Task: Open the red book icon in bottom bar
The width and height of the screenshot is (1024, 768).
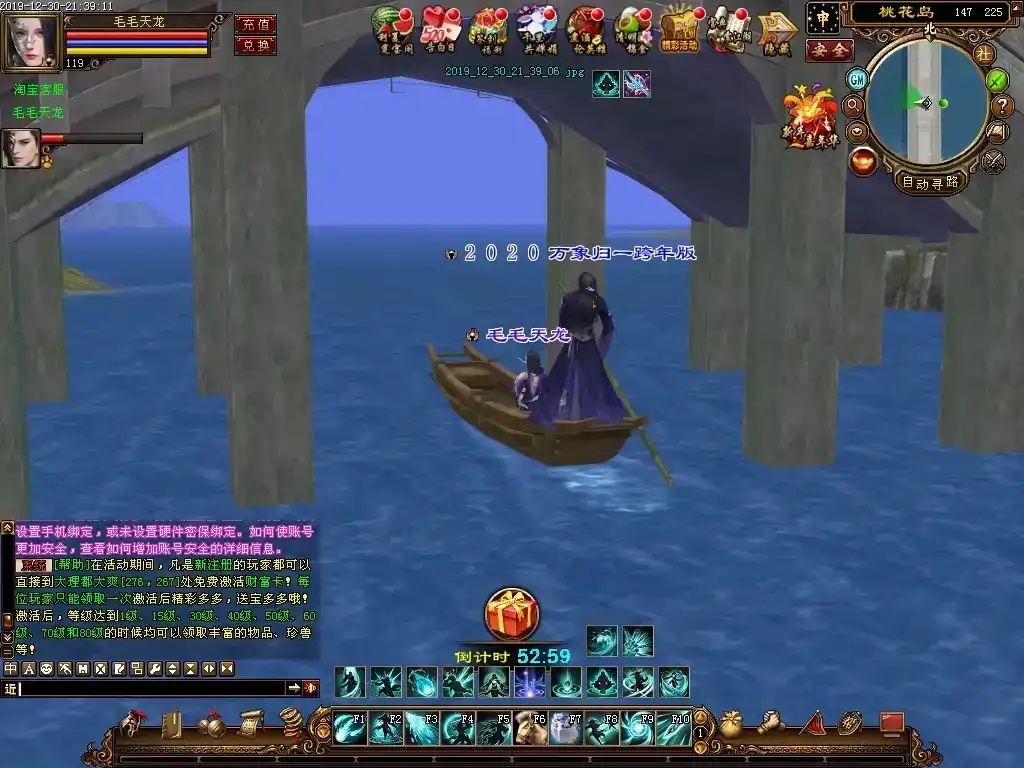Action: point(891,722)
